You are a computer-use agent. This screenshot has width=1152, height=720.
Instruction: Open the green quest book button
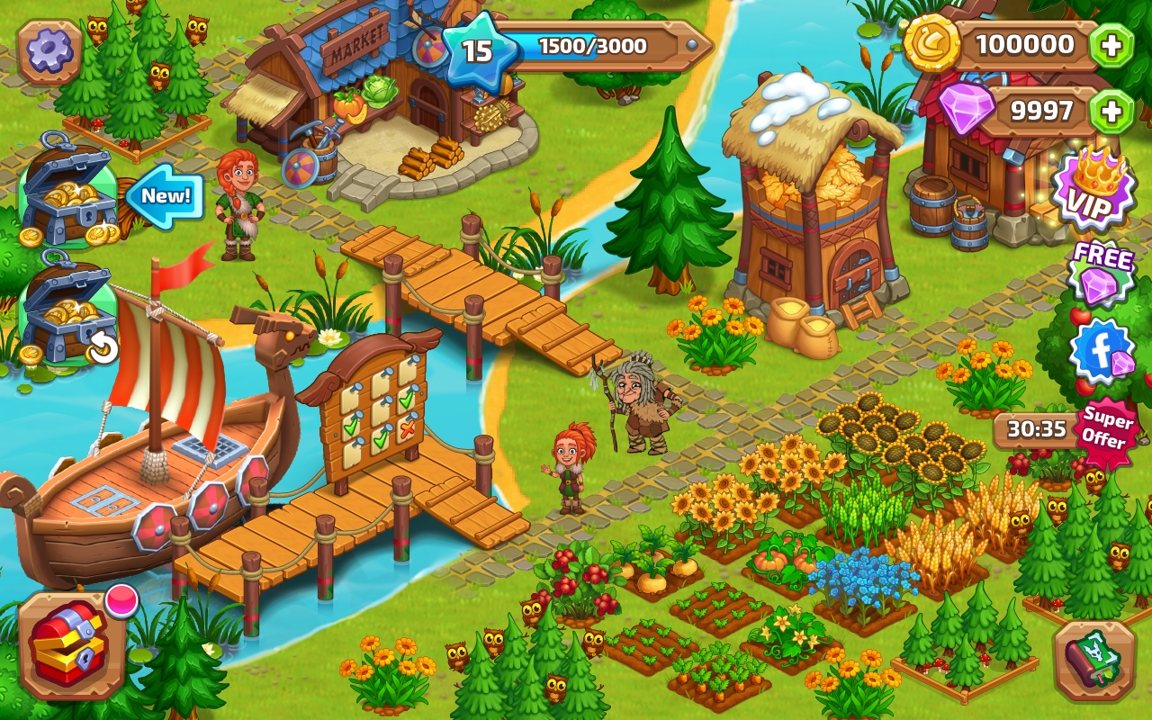(x=1094, y=660)
